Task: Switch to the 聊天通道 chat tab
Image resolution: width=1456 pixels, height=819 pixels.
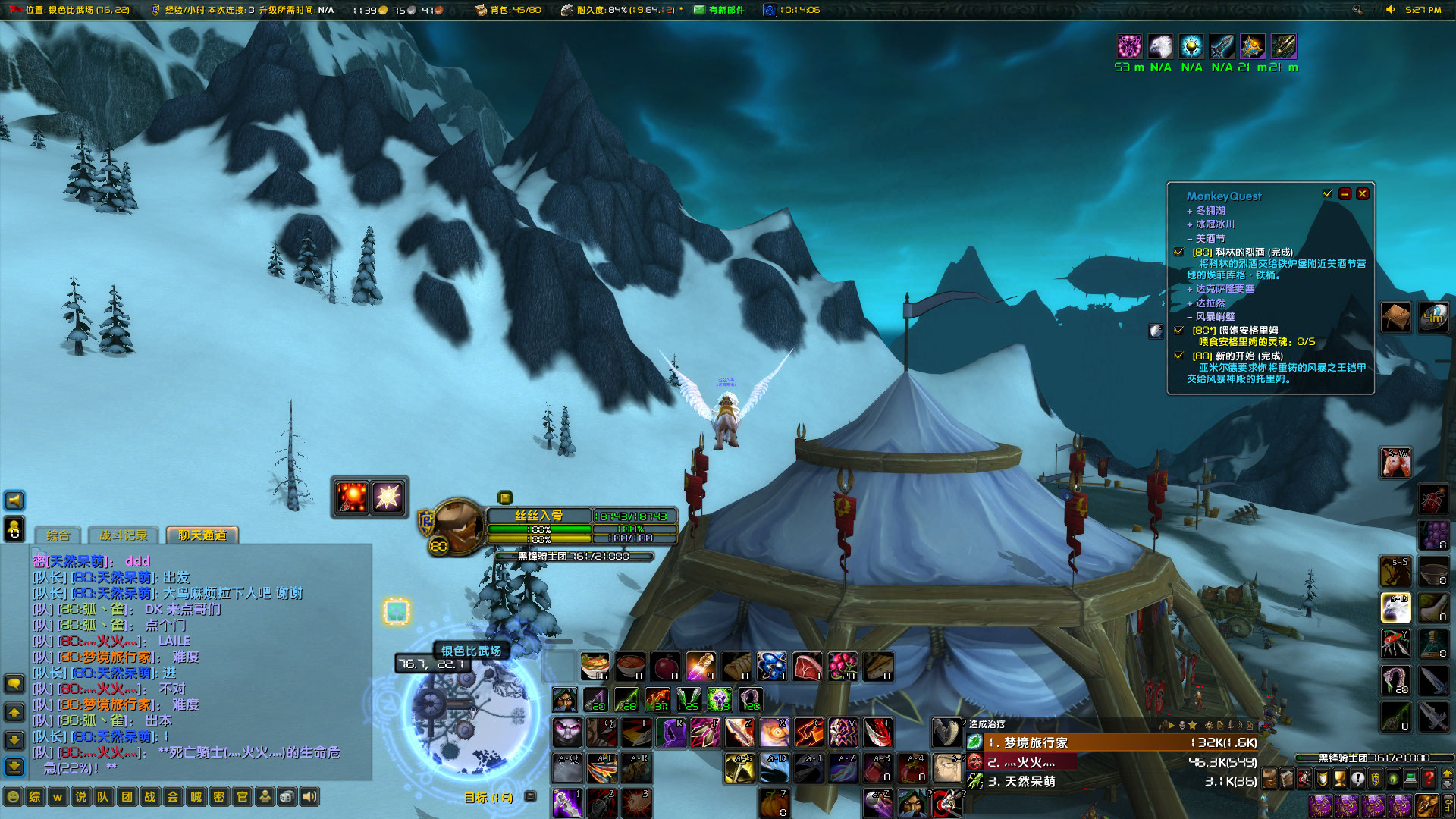Action: (x=203, y=535)
